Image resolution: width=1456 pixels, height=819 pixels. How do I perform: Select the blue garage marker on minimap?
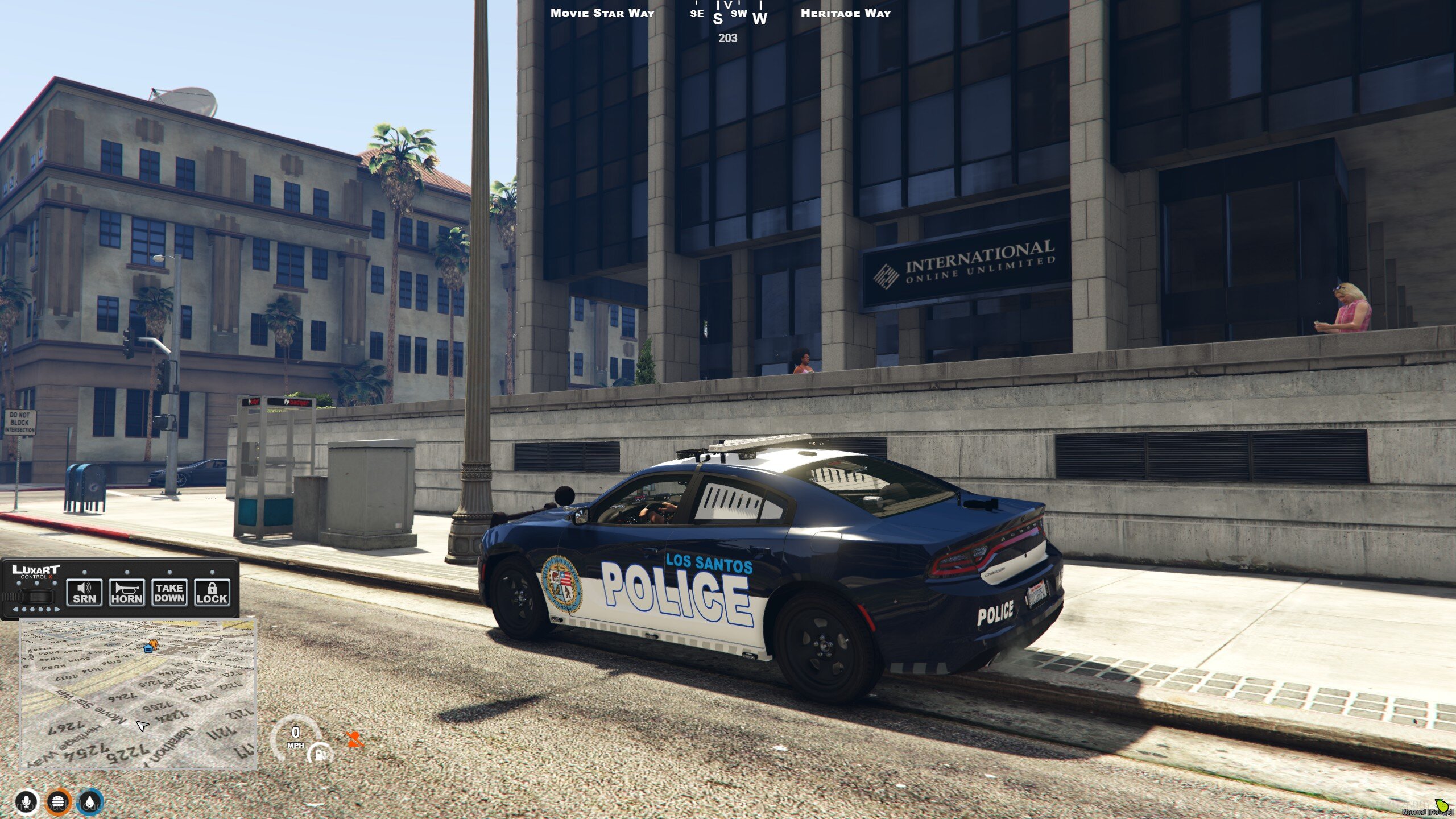tap(148, 647)
